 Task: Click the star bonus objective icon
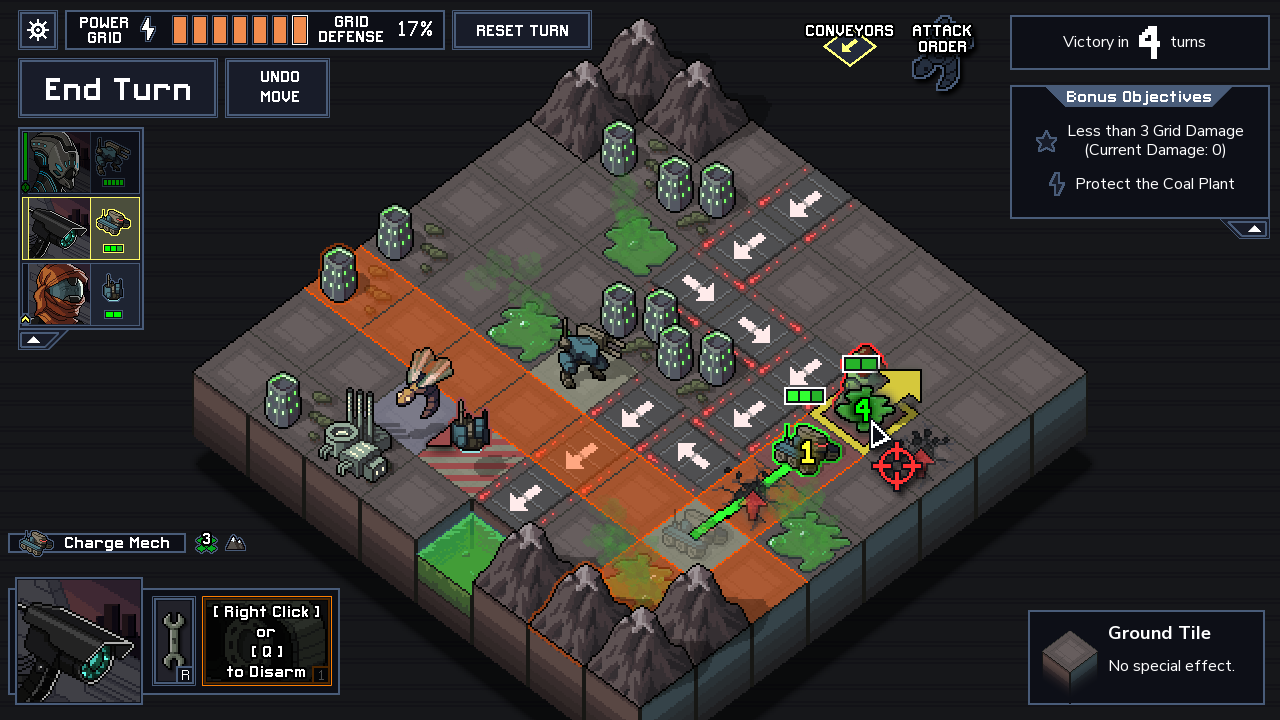tap(1046, 141)
